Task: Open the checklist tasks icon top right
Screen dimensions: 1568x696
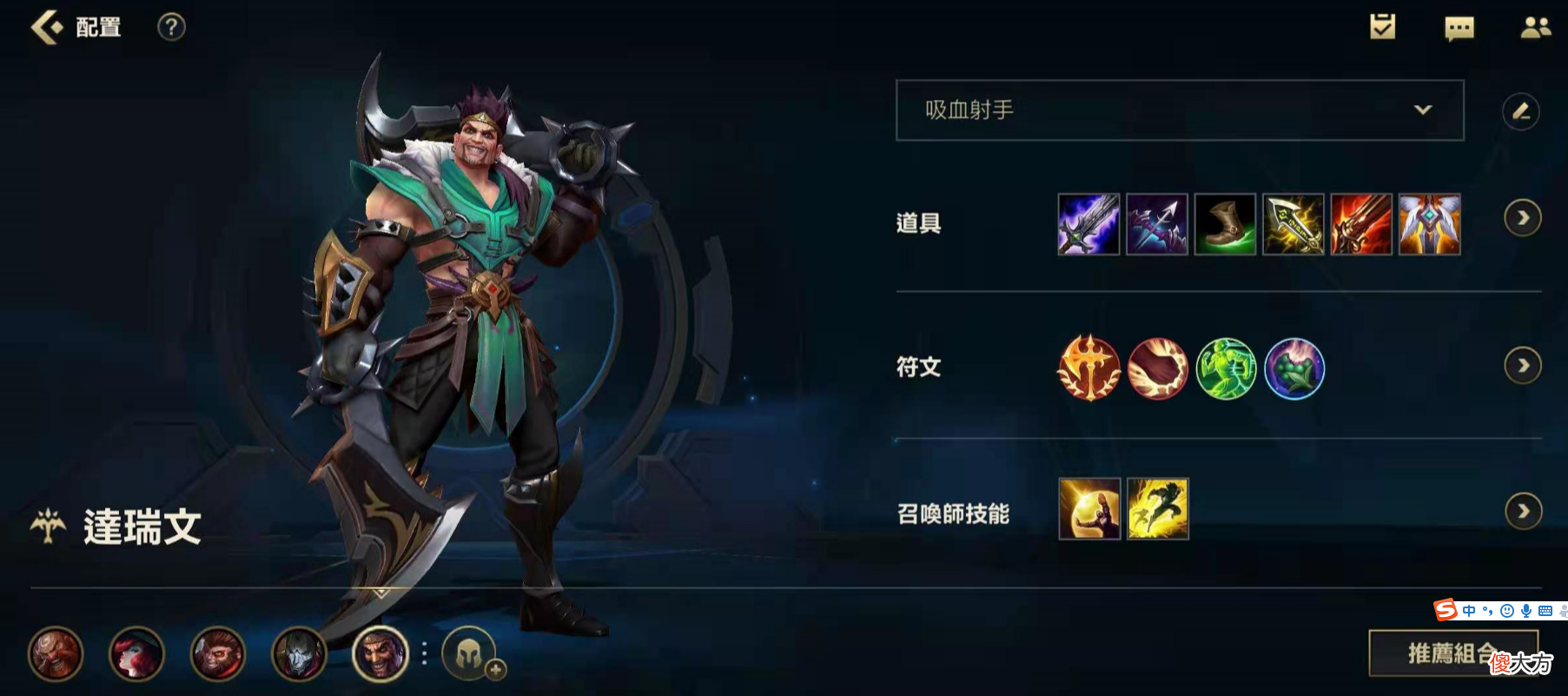Action: pos(1381,27)
